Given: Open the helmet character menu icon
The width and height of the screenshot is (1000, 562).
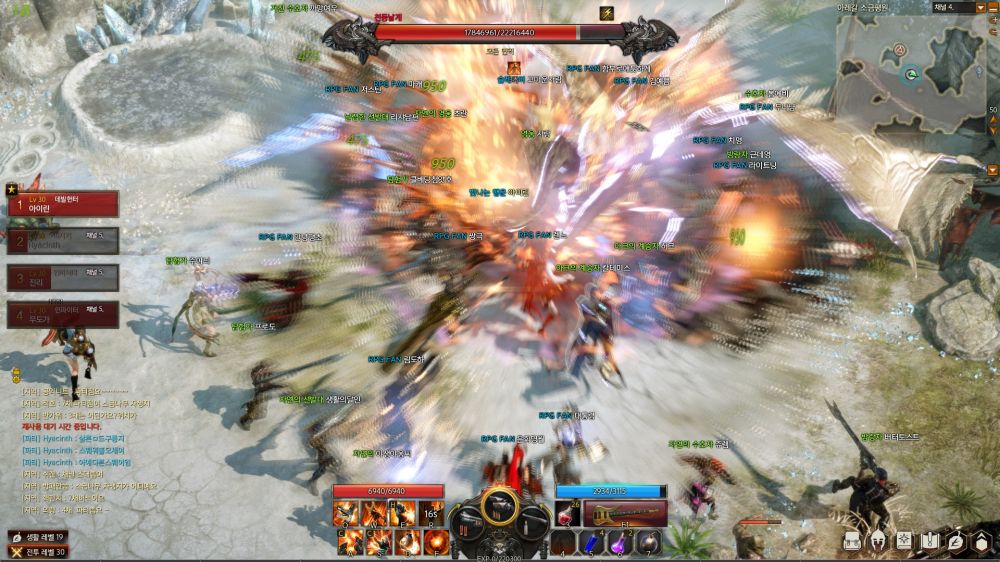Looking at the screenshot, I should click(x=878, y=540).
